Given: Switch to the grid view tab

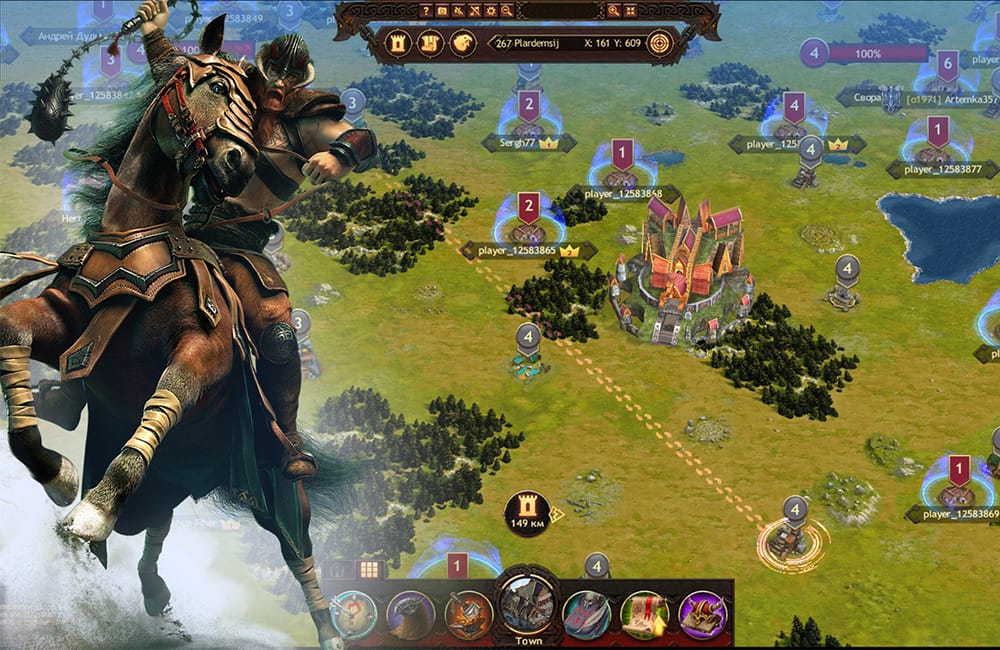Looking at the screenshot, I should click(370, 570).
